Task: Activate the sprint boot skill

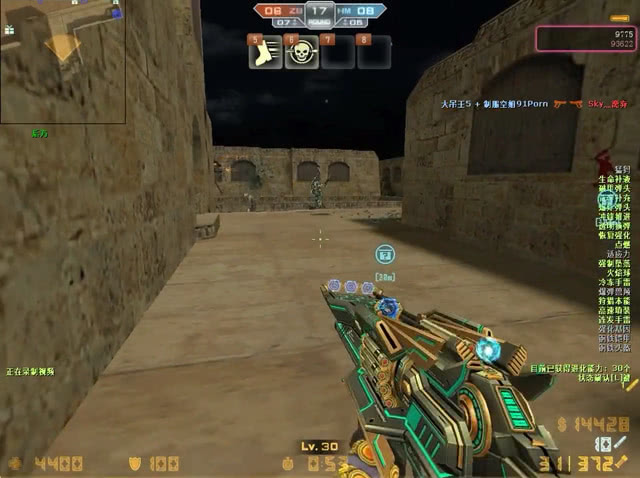Action: click(264, 53)
